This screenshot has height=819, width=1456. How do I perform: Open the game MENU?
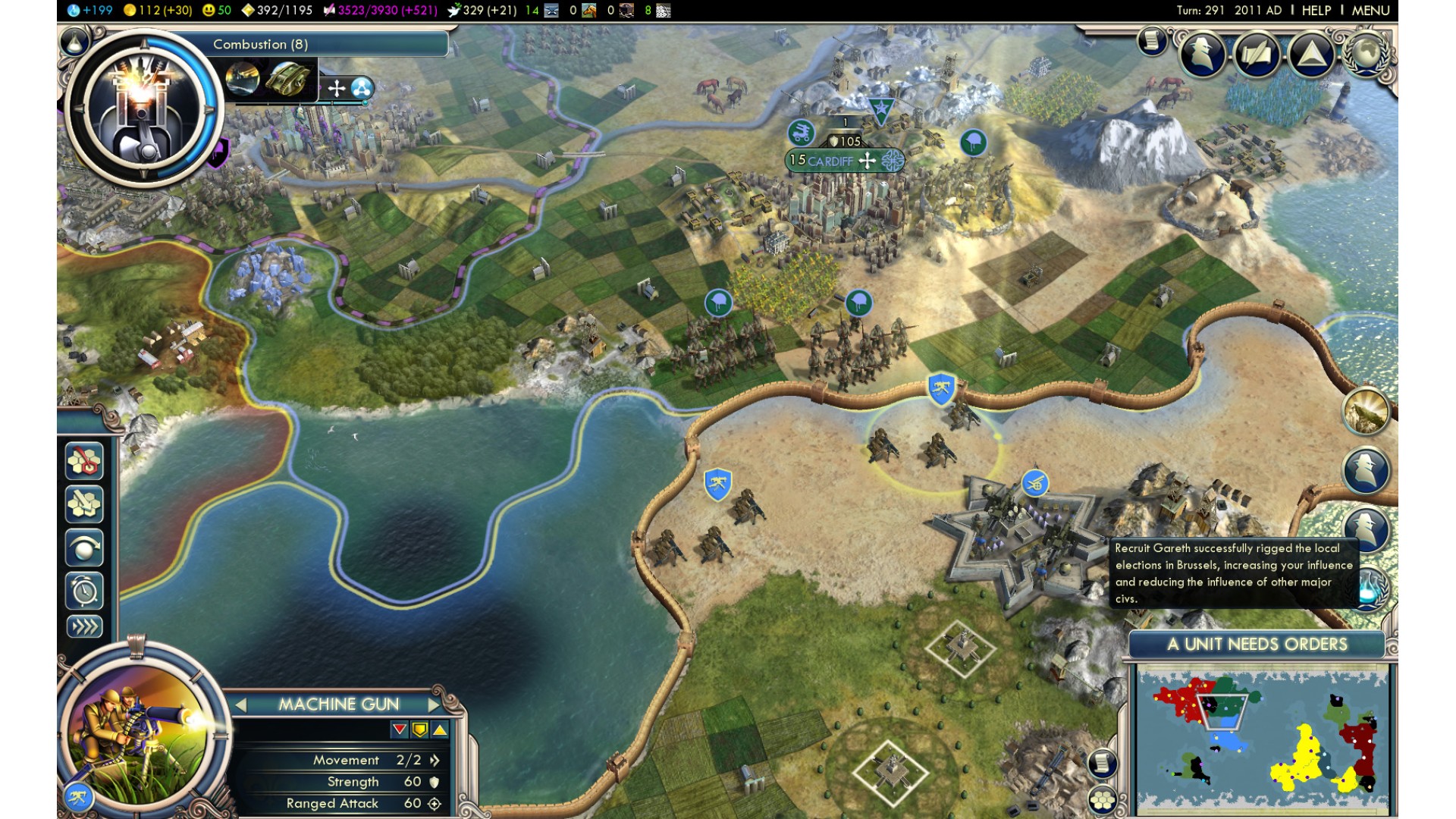[x=1370, y=11]
